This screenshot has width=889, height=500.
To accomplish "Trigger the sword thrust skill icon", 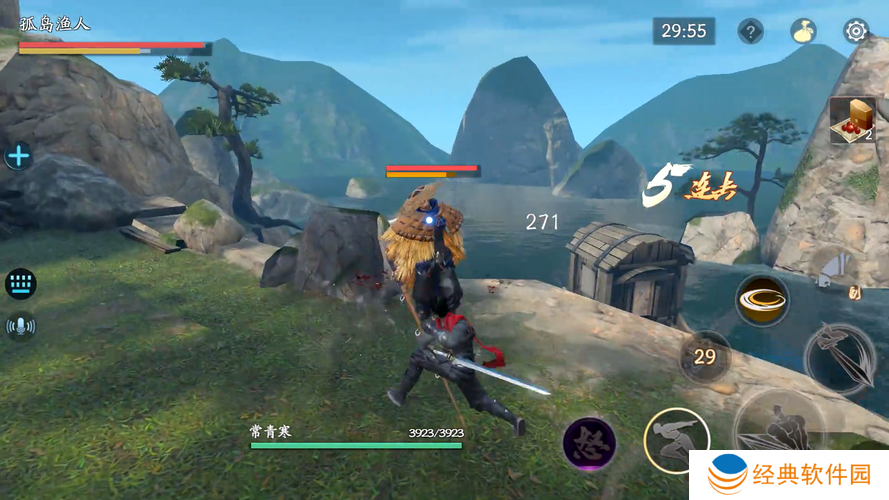I will click(x=840, y=358).
